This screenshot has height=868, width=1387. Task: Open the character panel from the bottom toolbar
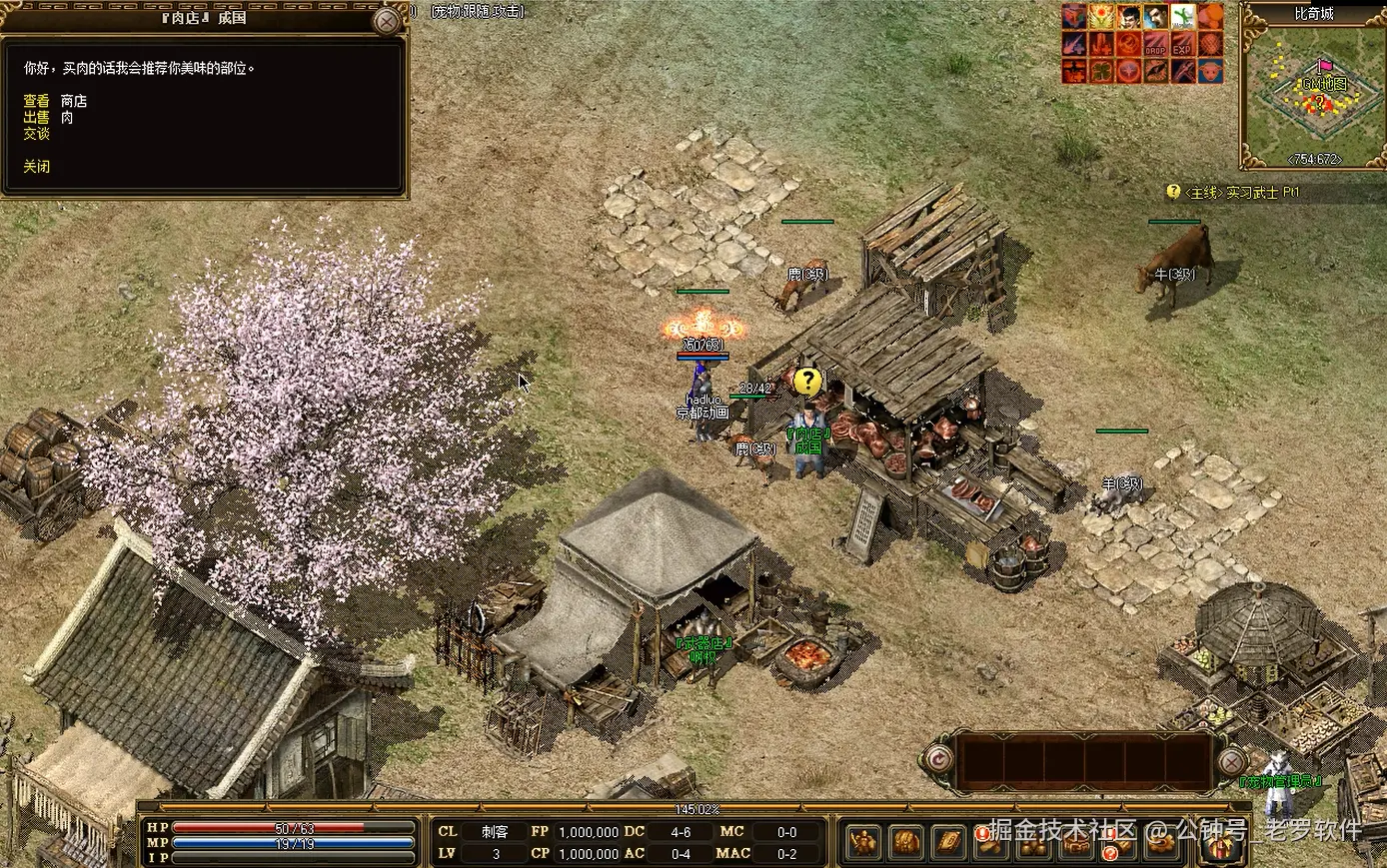click(x=863, y=843)
